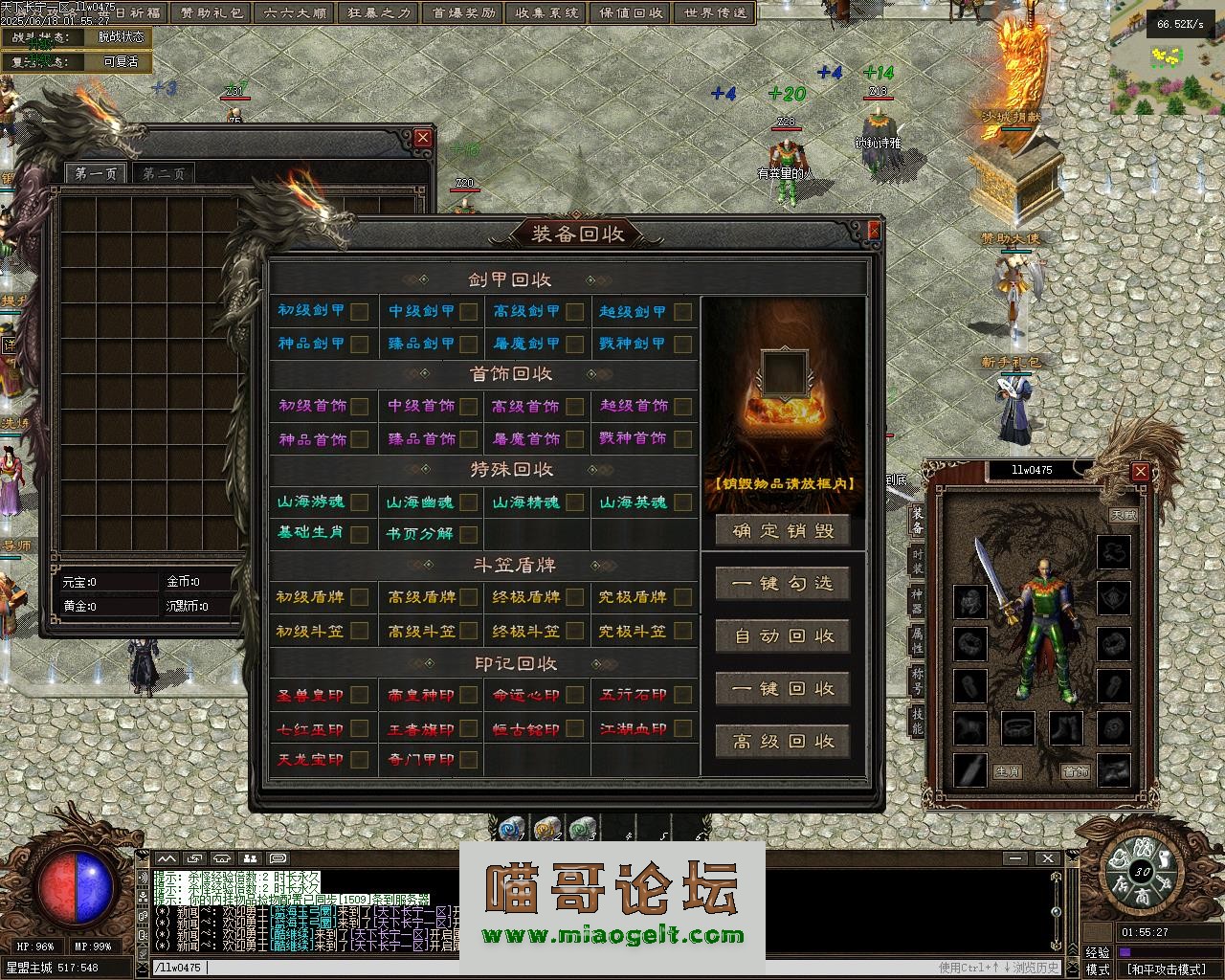The height and width of the screenshot is (980, 1225).
Task: Tick the 书页分解 checkbox
Action: coord(468,534)
